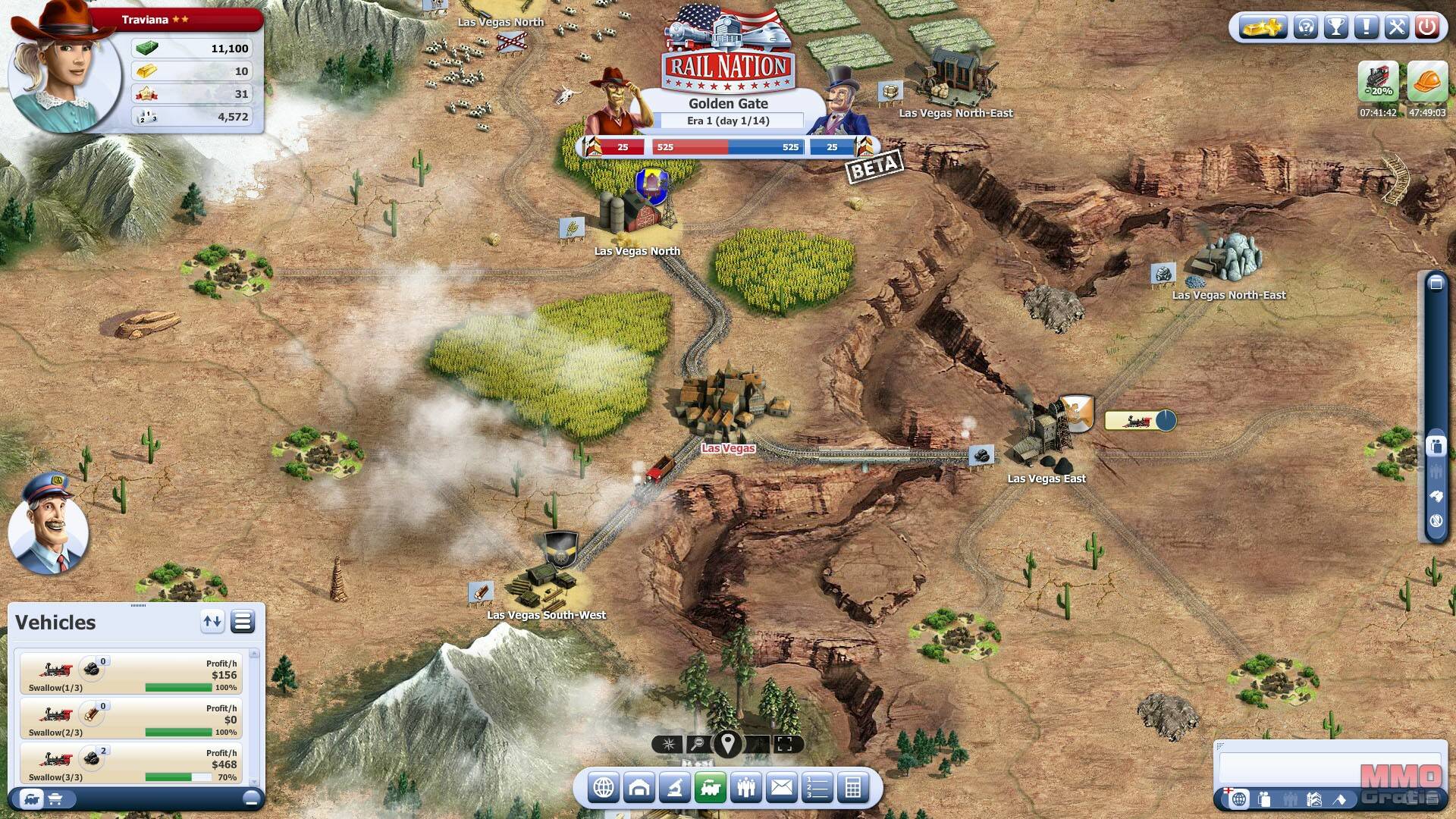Image resolution: width=1456 pixels, height=819 pixels.
Task: Open the exclamation mark notifications button
Action: (x=1367, y=28)
